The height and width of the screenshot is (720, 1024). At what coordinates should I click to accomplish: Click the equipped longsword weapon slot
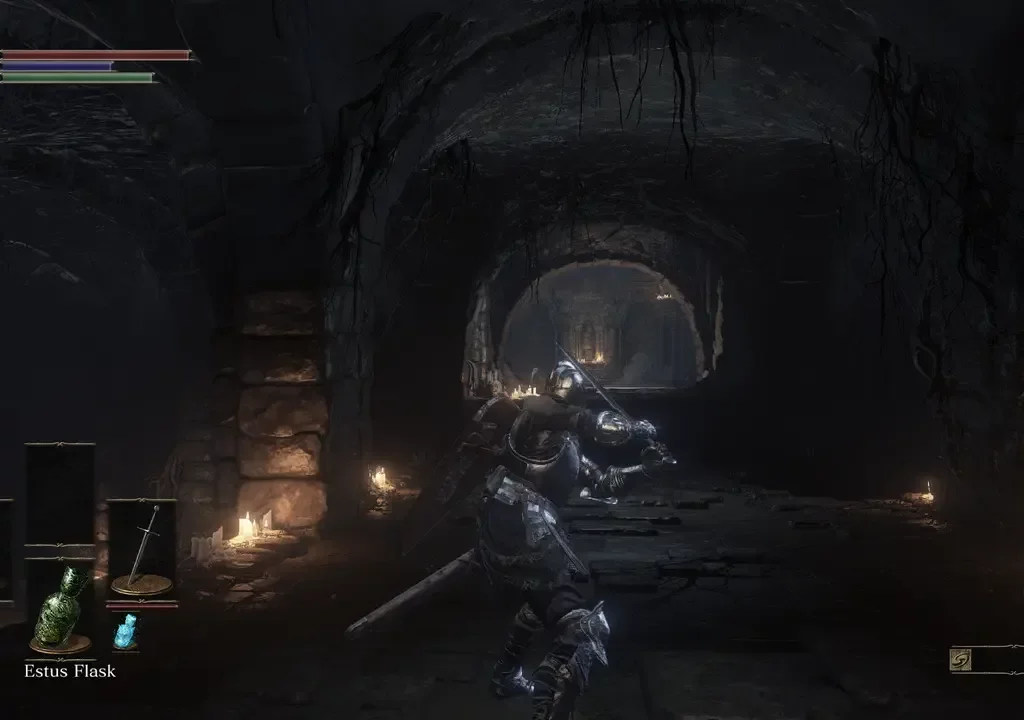[x=141, y=549]
